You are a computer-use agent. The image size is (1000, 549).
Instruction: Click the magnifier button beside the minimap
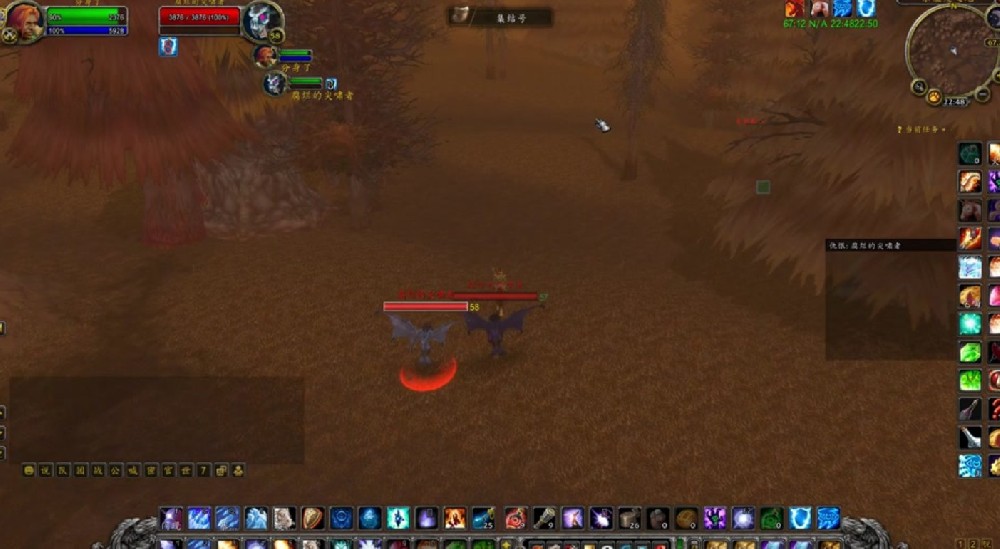[x=918, y=86]
